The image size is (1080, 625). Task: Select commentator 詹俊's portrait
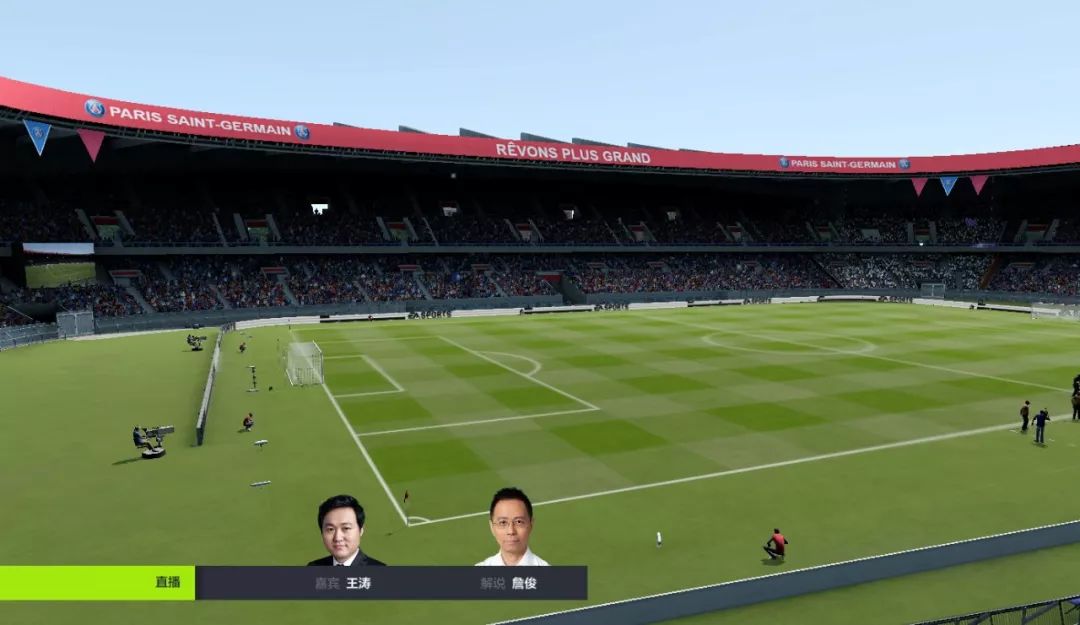coord(511,528)
